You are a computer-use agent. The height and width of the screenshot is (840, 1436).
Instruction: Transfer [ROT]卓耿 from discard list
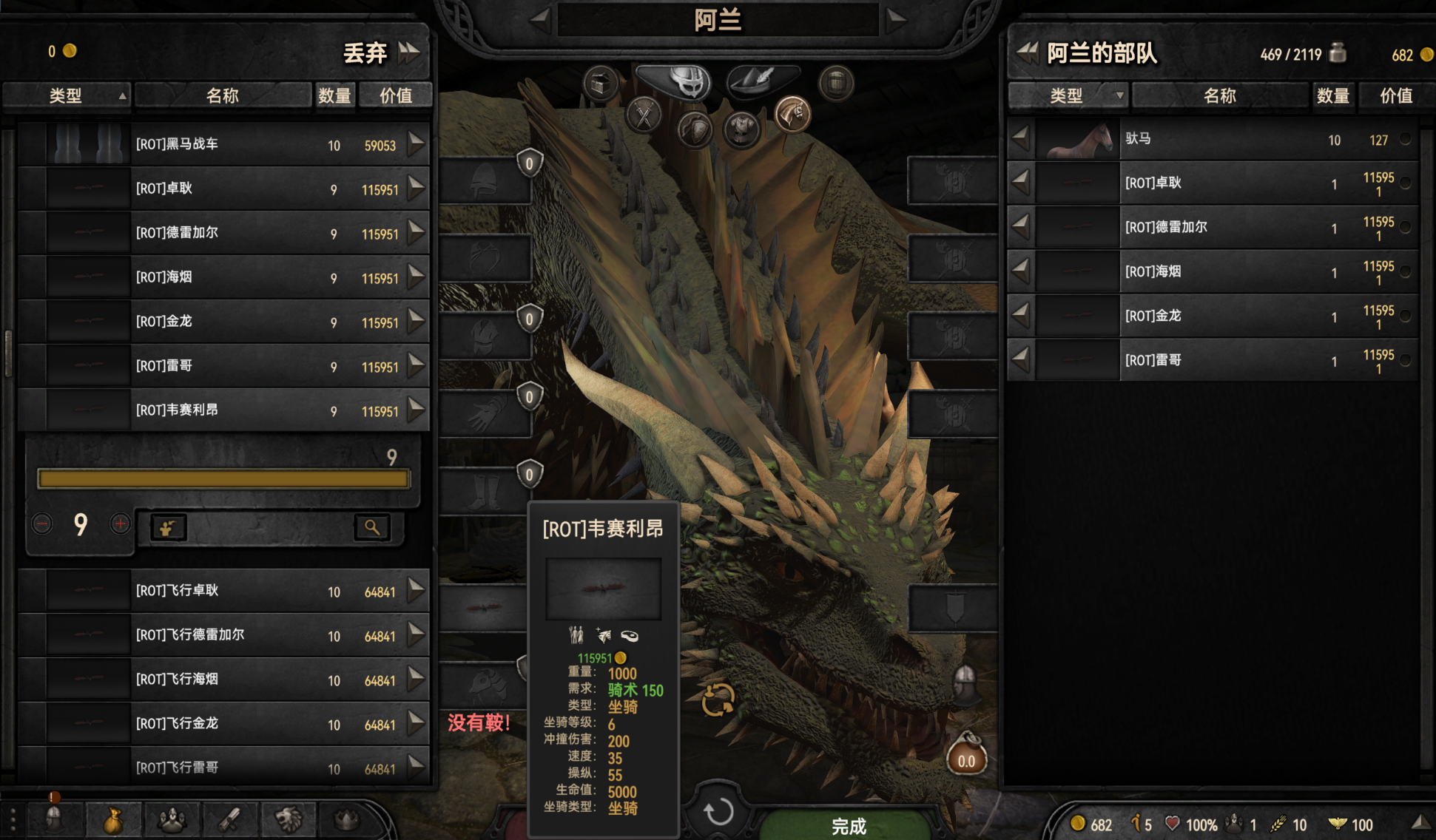coord(417,188)
